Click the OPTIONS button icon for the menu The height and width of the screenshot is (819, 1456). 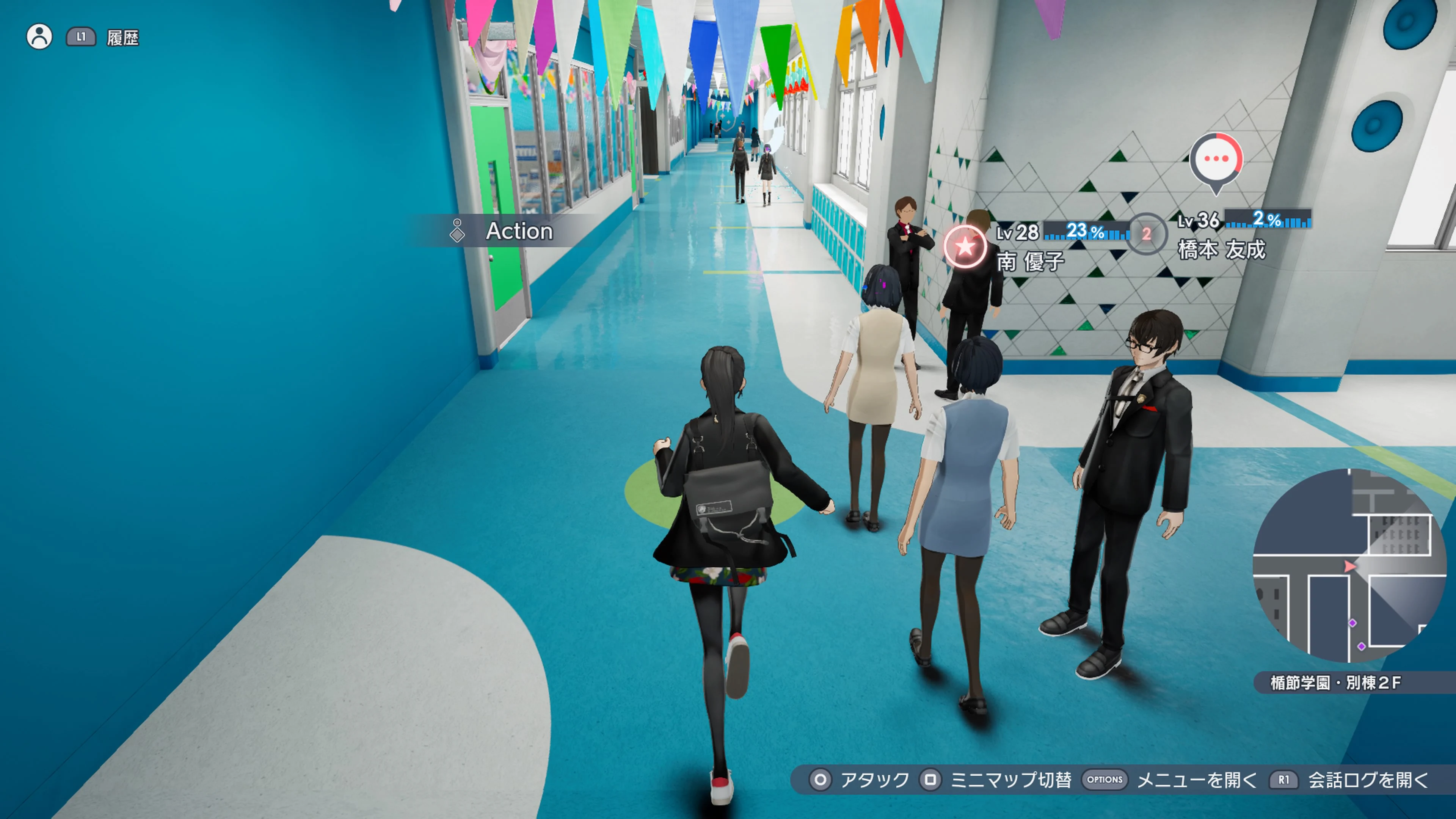1105,780
